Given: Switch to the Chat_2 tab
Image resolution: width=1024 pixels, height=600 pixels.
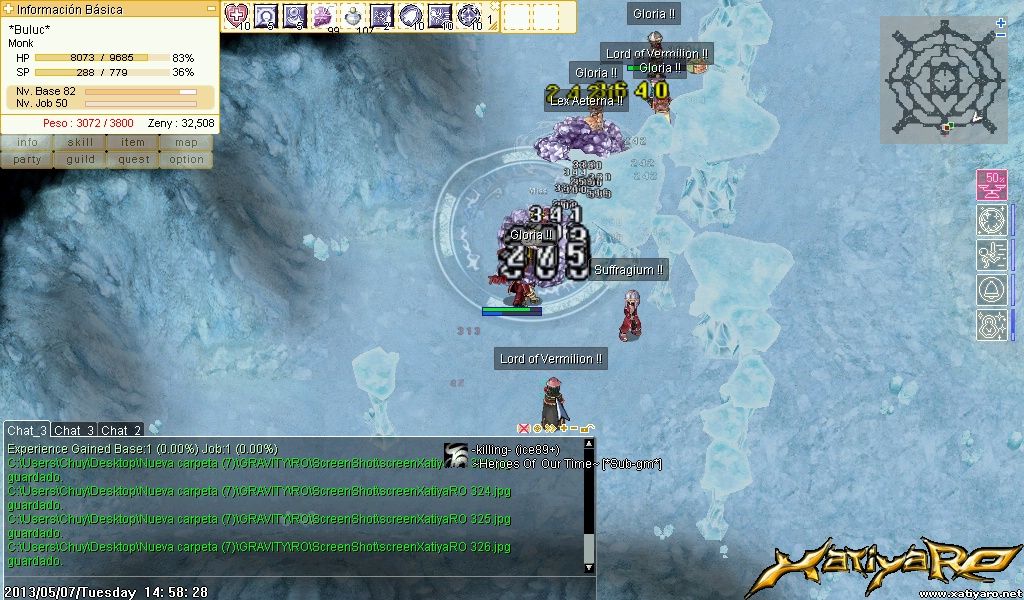Looking at the screenshot, I should 121,430.
